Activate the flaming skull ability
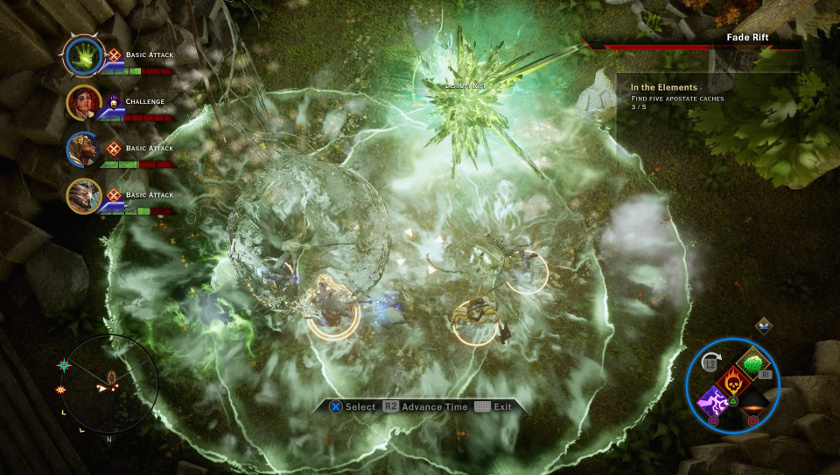Image resolution: width=840 pixels, height=475 pixels. pyautogui.click(x=733, y=380)
